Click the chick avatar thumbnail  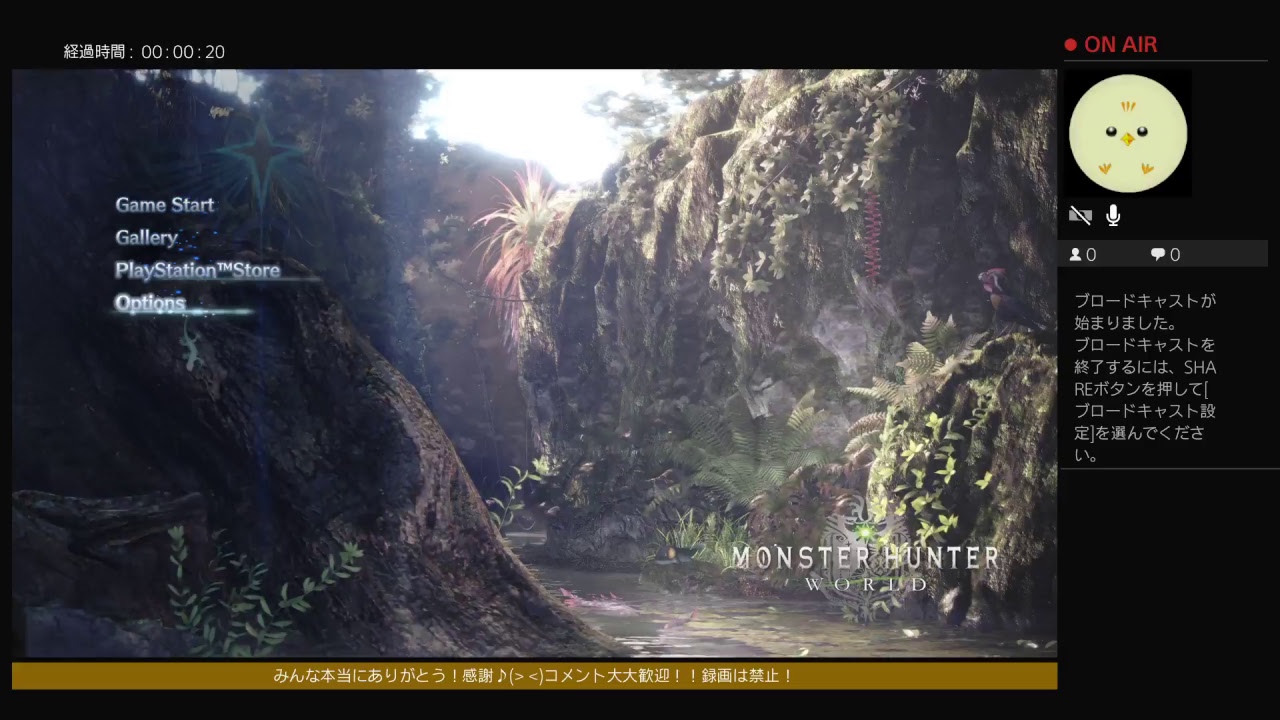tap(1128, 132)
